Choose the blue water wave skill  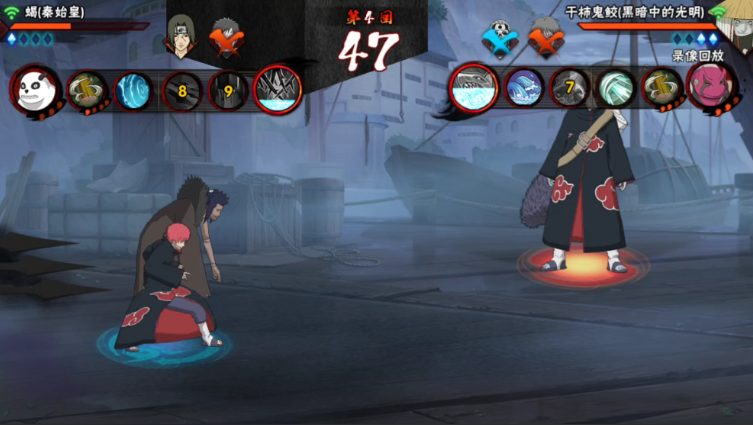coord(523,88)
